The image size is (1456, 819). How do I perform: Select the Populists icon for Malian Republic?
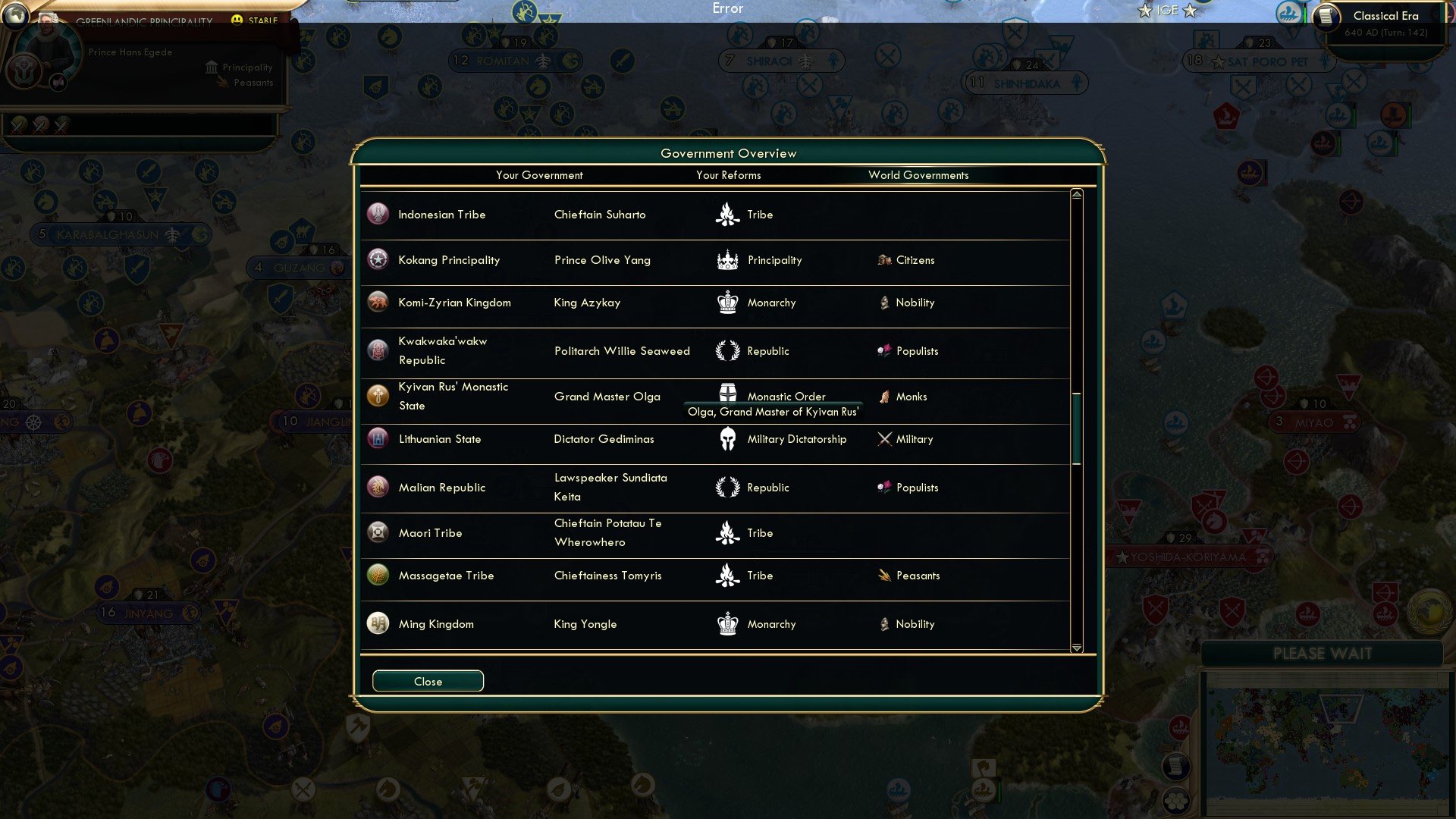(884, 488)
